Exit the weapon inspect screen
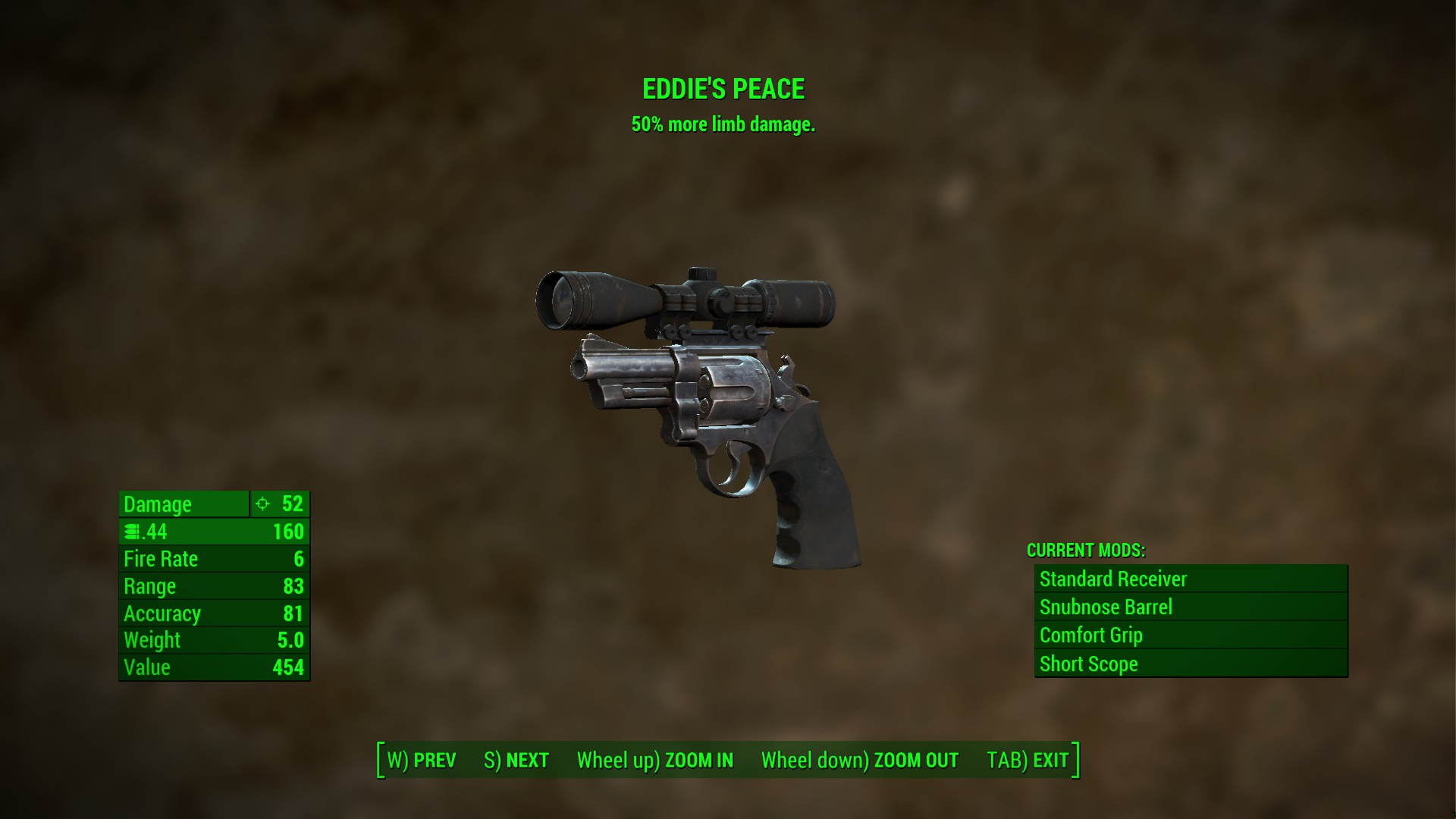1456x819 pixels. click(1028, 760)
